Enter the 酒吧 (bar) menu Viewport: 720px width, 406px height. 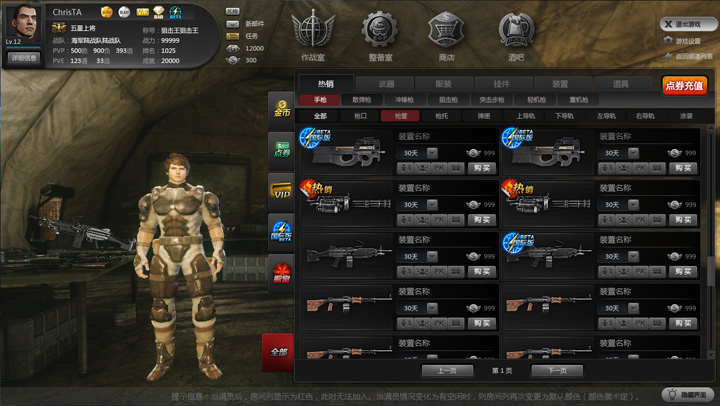pos(516,36)
